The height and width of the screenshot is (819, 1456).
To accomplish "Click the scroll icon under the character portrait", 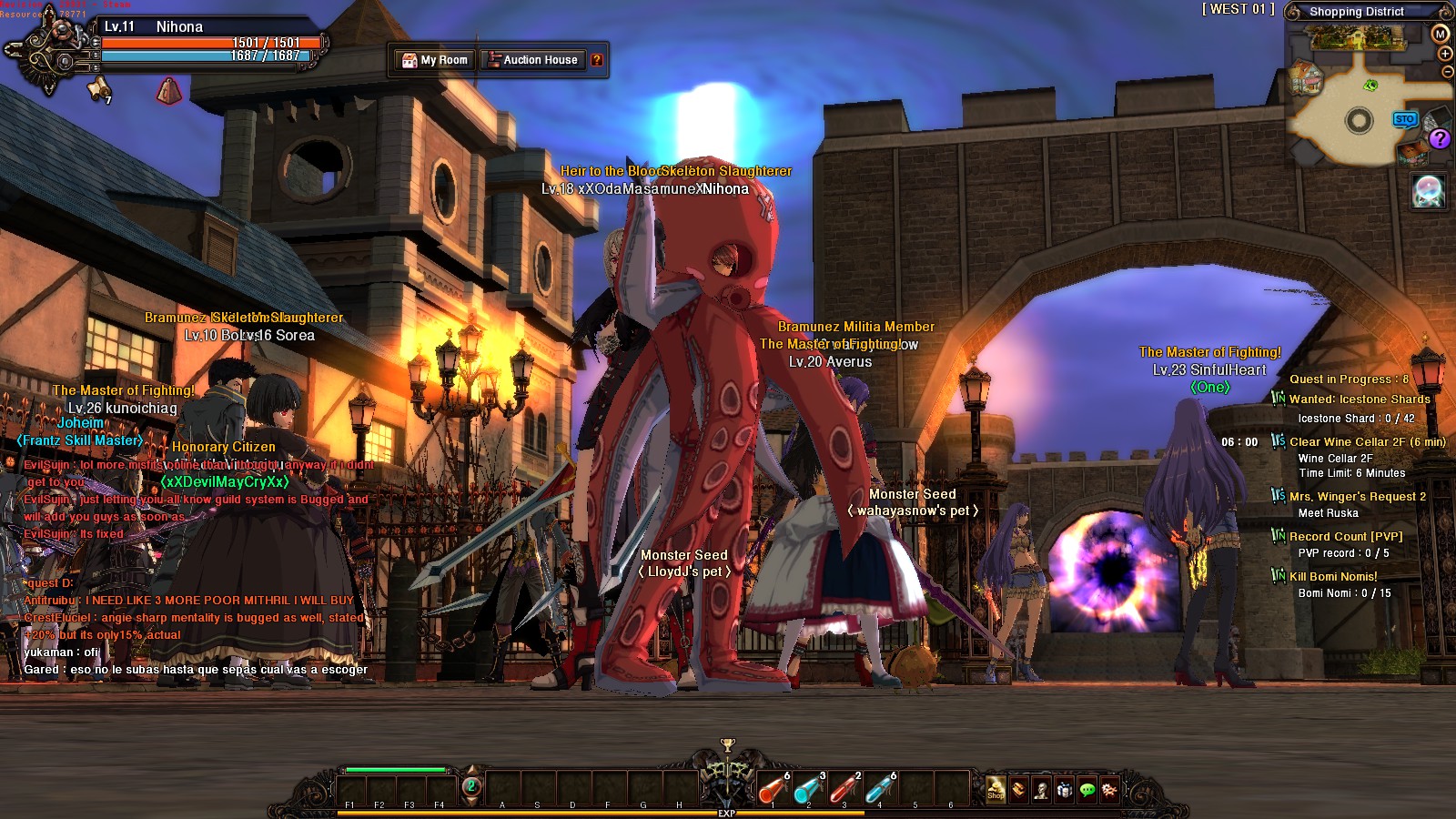I will [97, 88].
